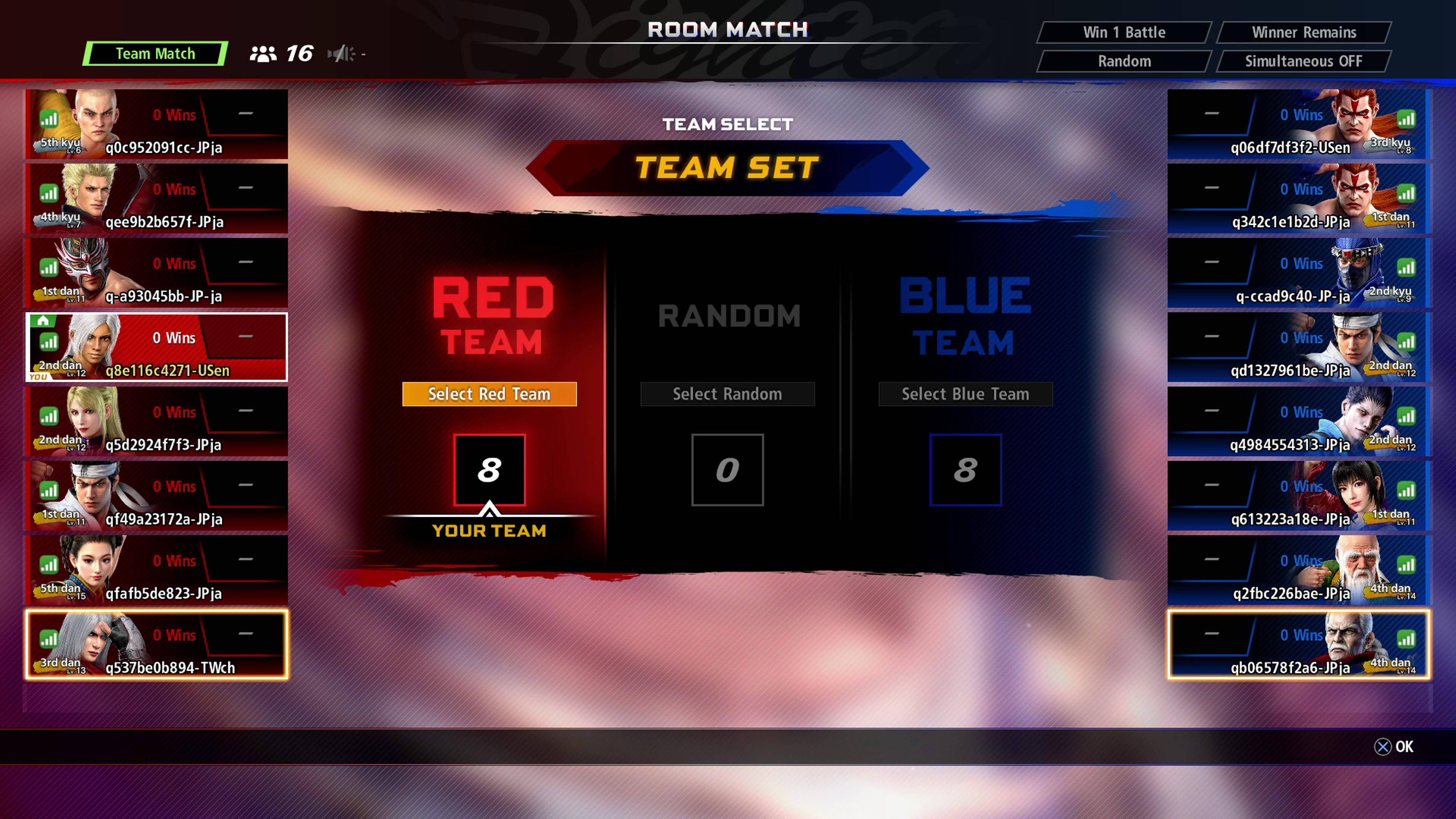
Task: Select the Win 1 Battle rule box
Action: 1123,32
